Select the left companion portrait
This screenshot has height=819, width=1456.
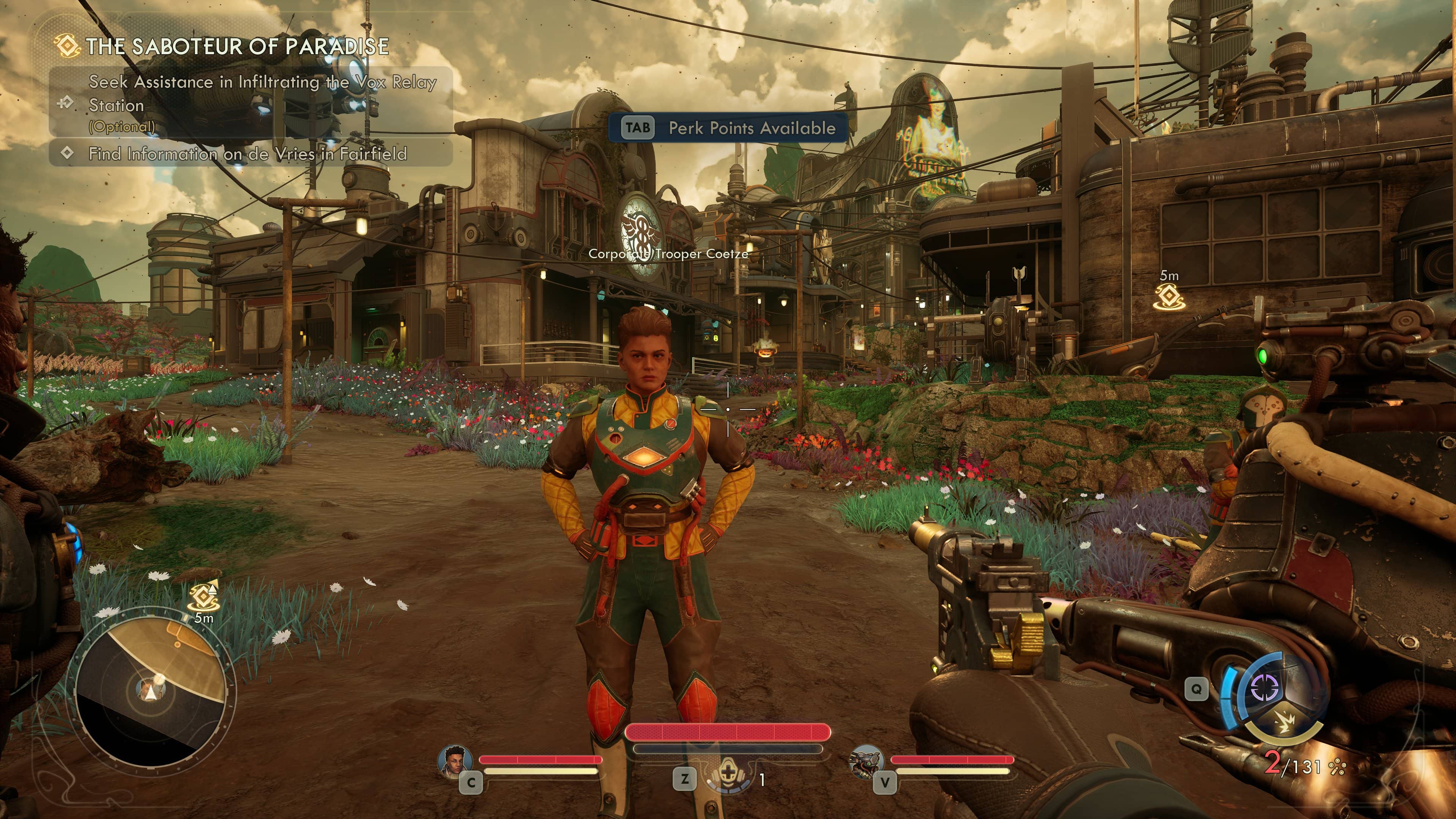[x=455, y=760]
